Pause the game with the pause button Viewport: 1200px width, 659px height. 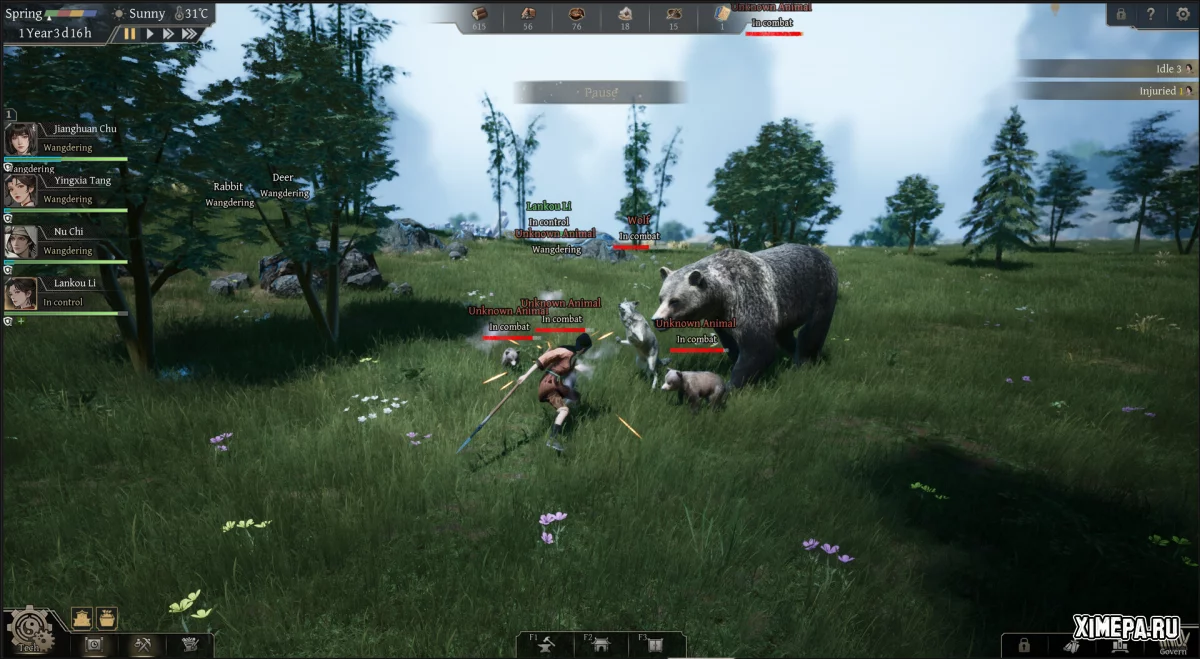click(130, 33)
